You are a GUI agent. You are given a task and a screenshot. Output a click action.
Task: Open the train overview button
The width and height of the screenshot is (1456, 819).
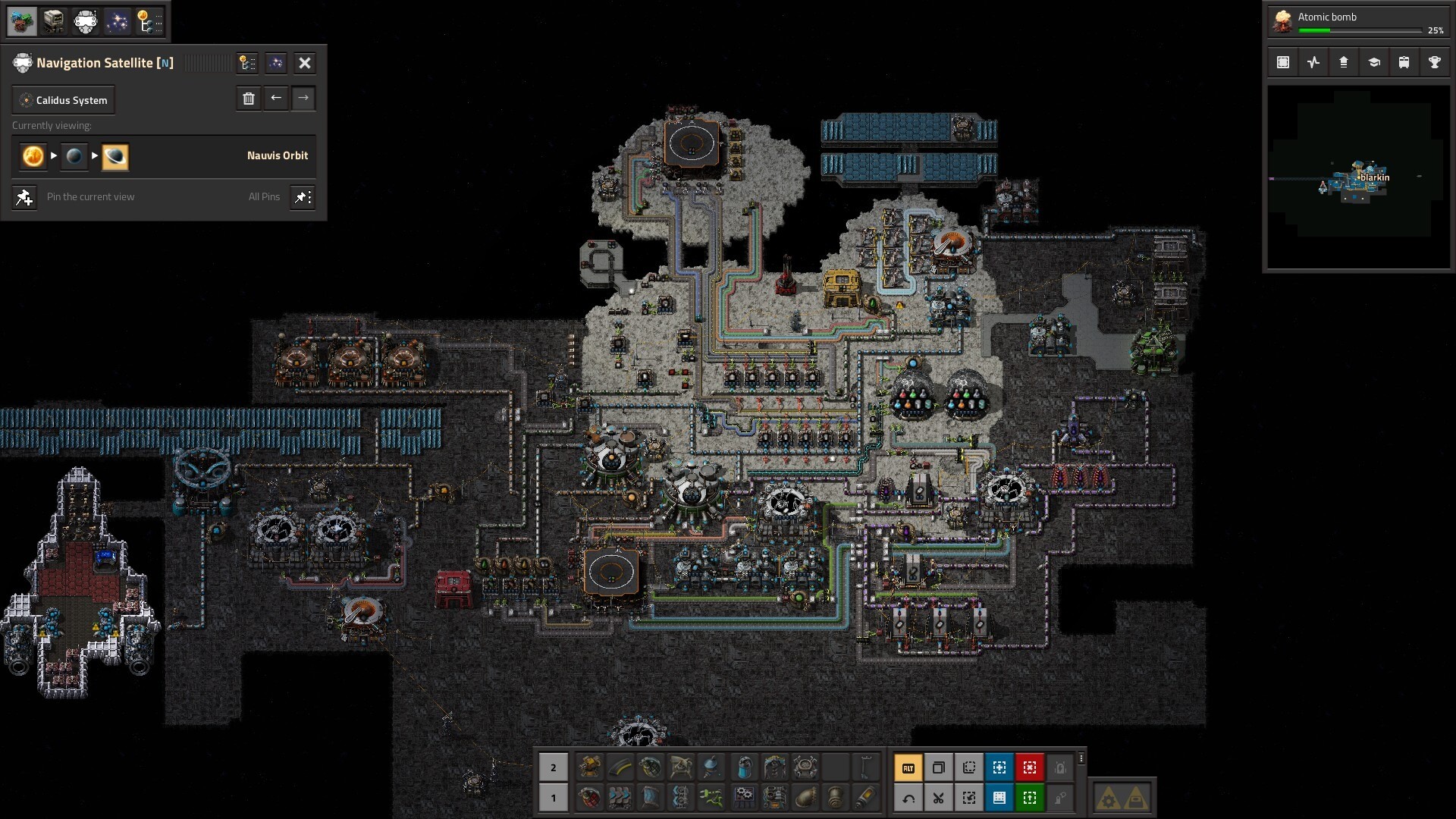[1404, 63]
